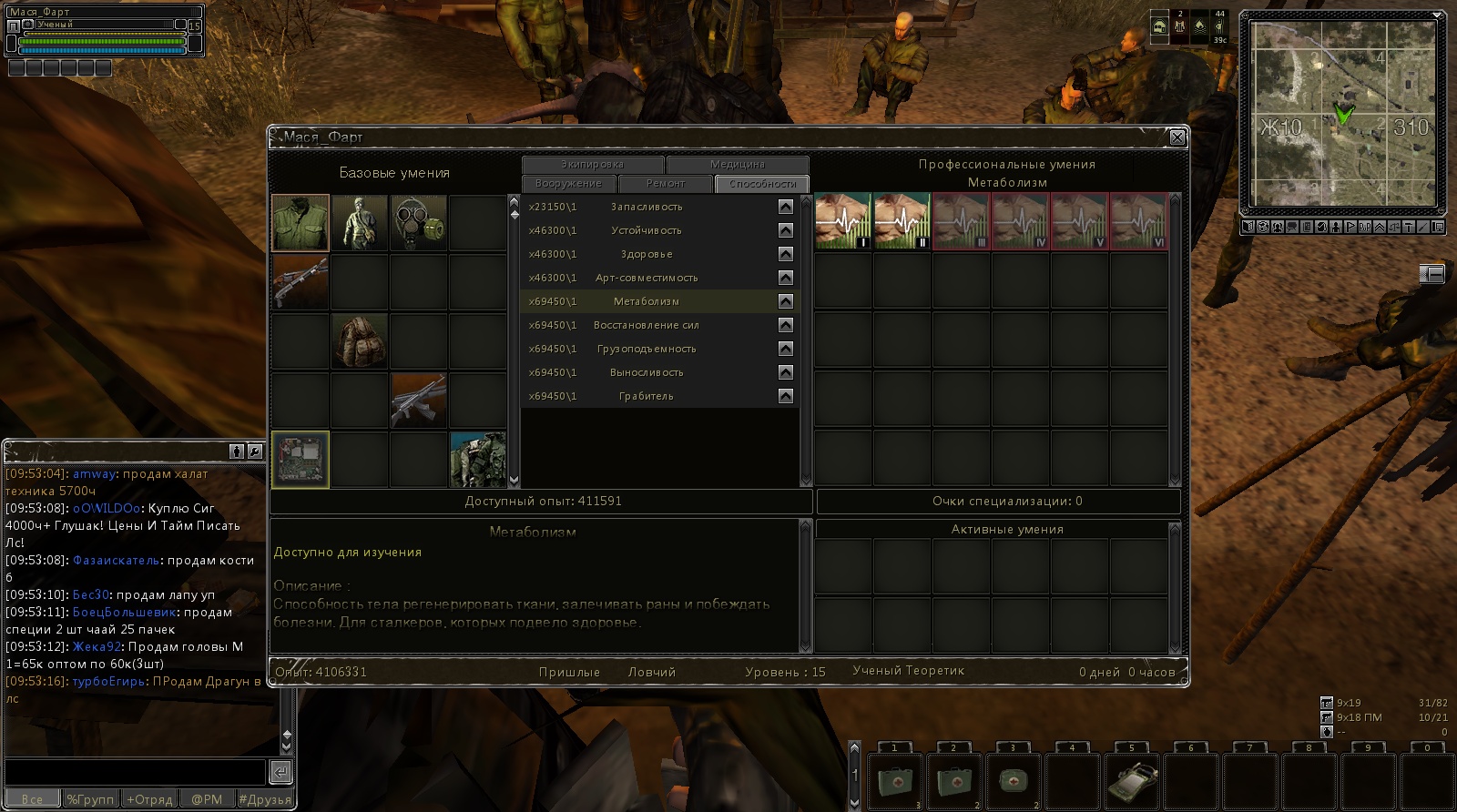Open the #Друзья chat tab
1457x812 pixels.
coord(265,799)
